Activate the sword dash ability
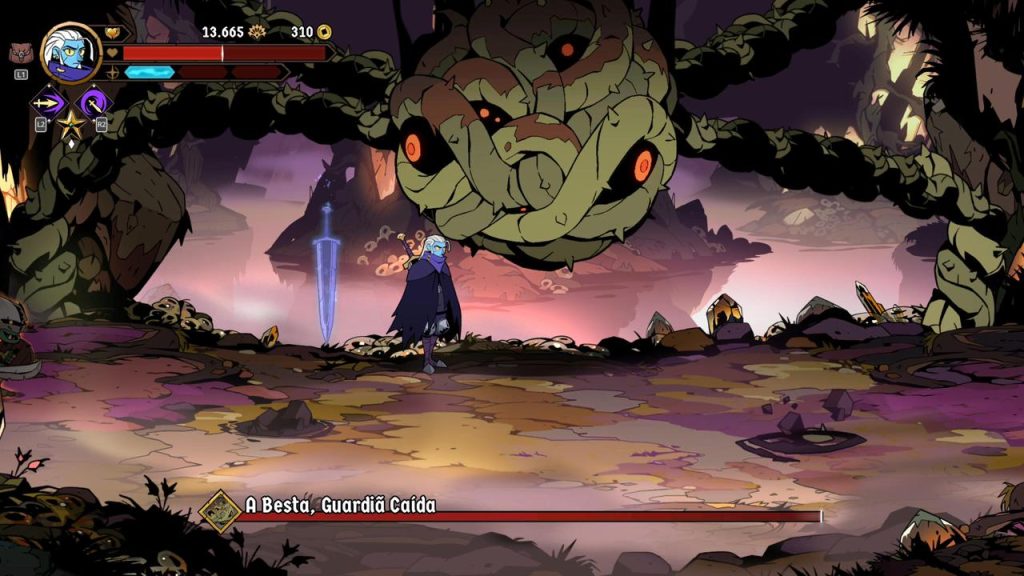Image resolution: width=1024 pixels, height=576 pixels. [49, 101]
